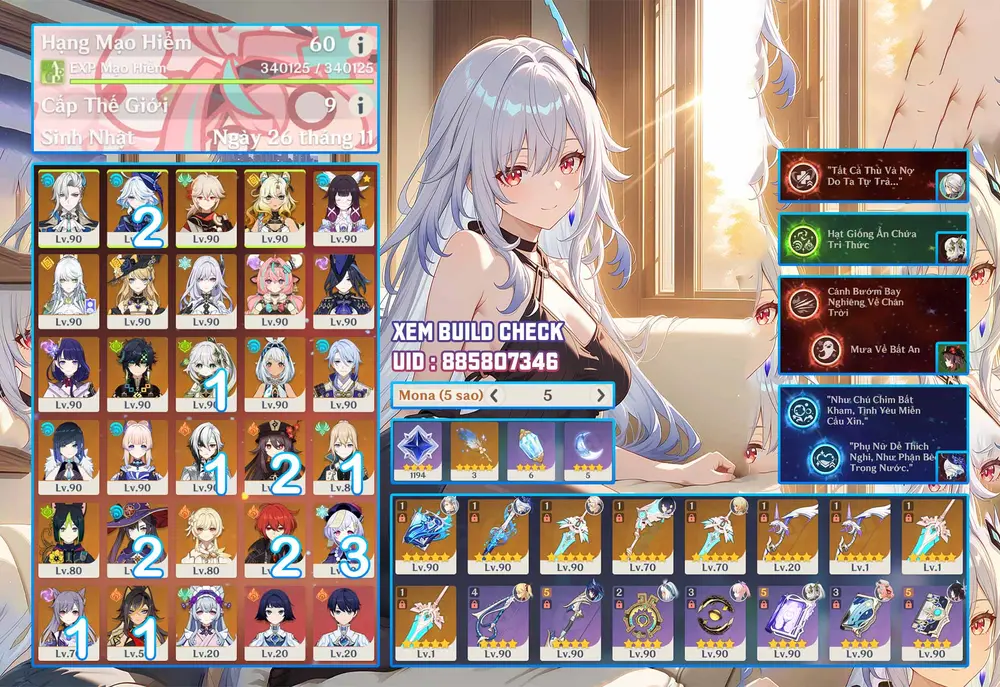Show the next character with right arrow
Screen dimensions: 1000x687
coord(601,395)
